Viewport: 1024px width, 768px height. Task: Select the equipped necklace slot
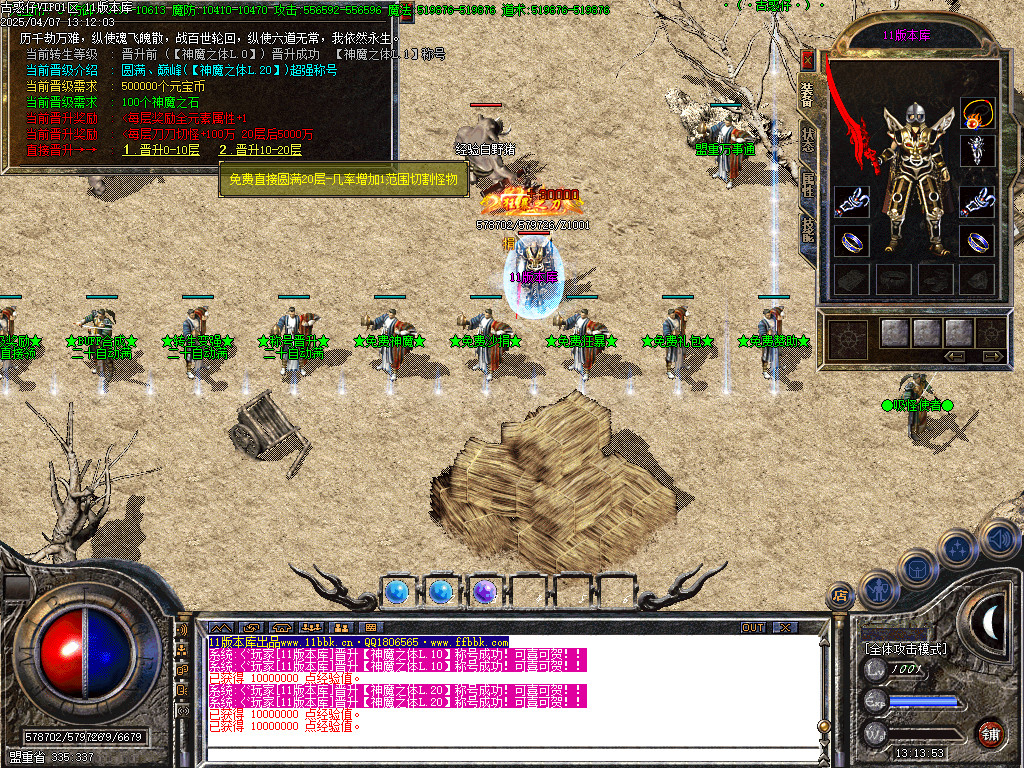977,112
